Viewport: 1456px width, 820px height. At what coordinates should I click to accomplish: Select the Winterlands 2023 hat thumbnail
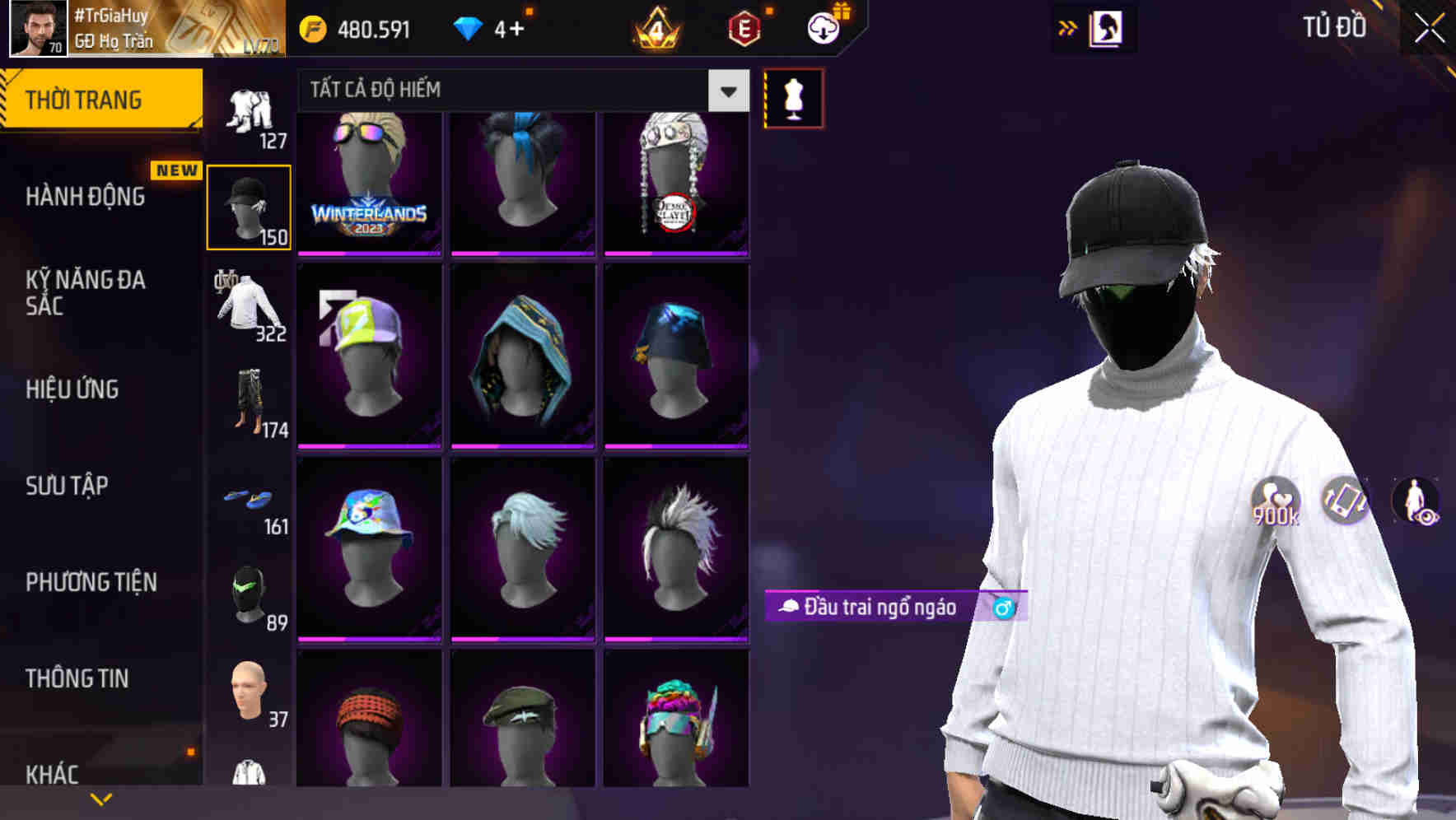[x=369, y=183]
